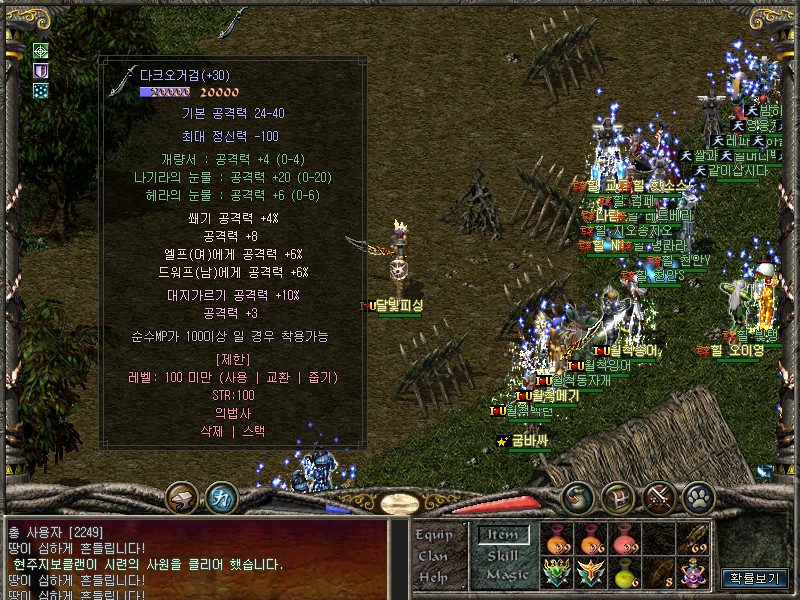The width and height of the screenshot is (800, 600).
Task: Click the blue rune round button
Action: tap(220, 496)
